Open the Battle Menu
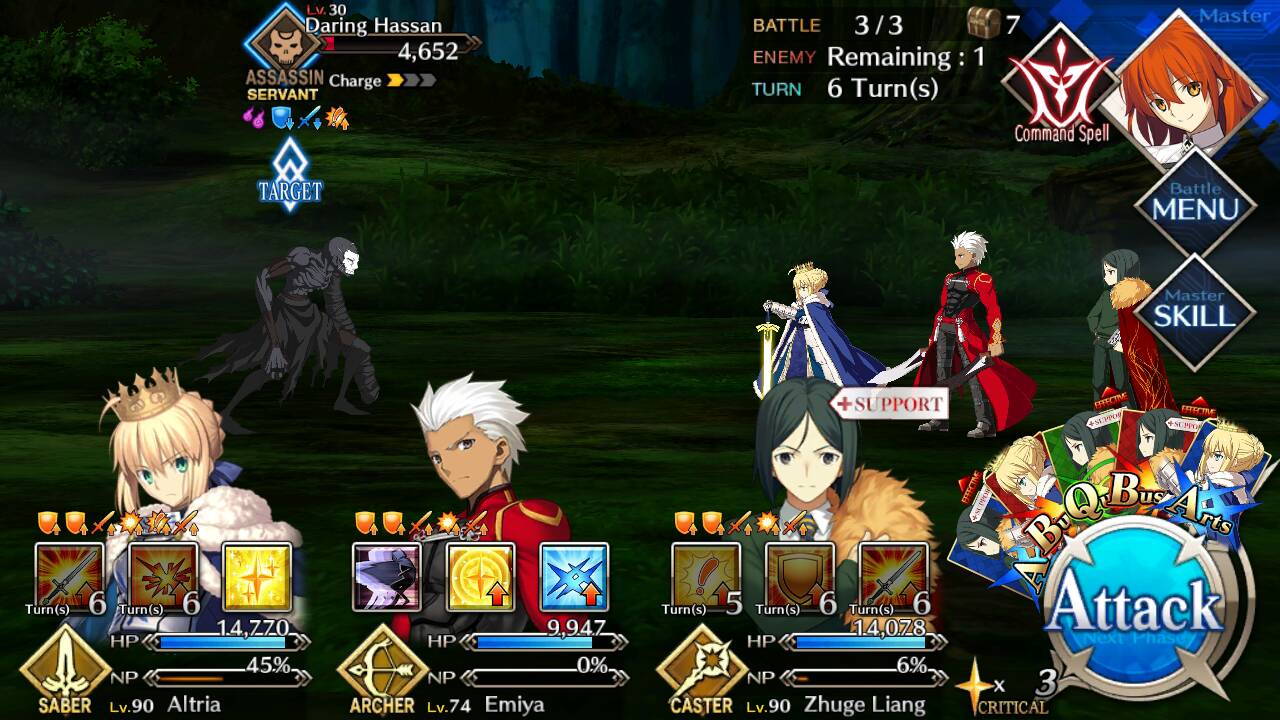Image resolution: width=1280 pixels, height=720 pixels. 1194,202
